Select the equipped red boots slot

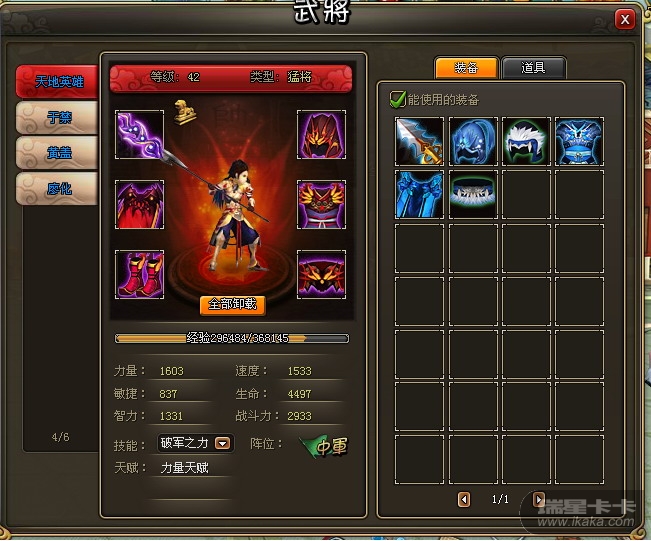click(x=139, y=274)
